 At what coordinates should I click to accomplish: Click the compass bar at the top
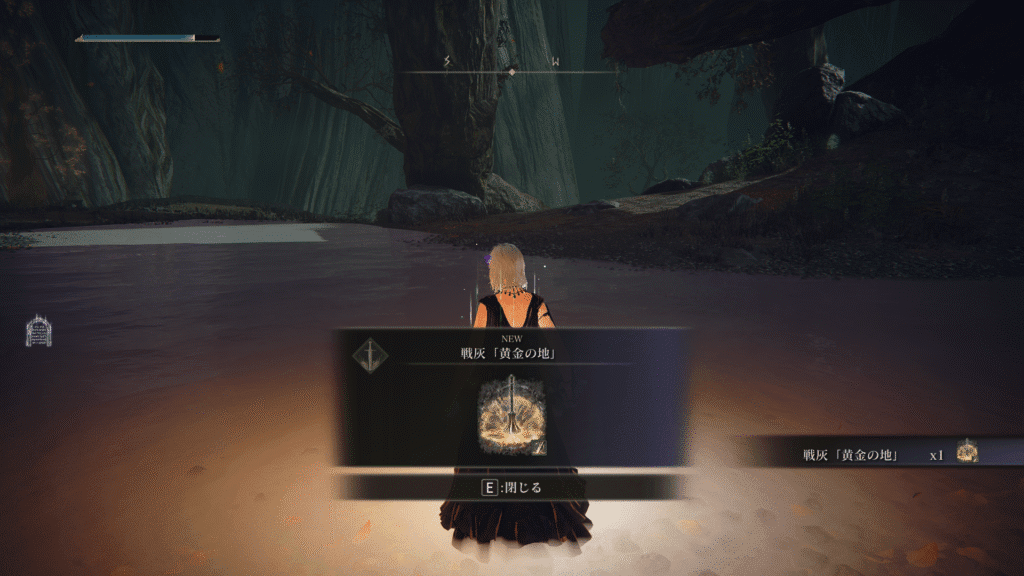(x=510, y=69)
